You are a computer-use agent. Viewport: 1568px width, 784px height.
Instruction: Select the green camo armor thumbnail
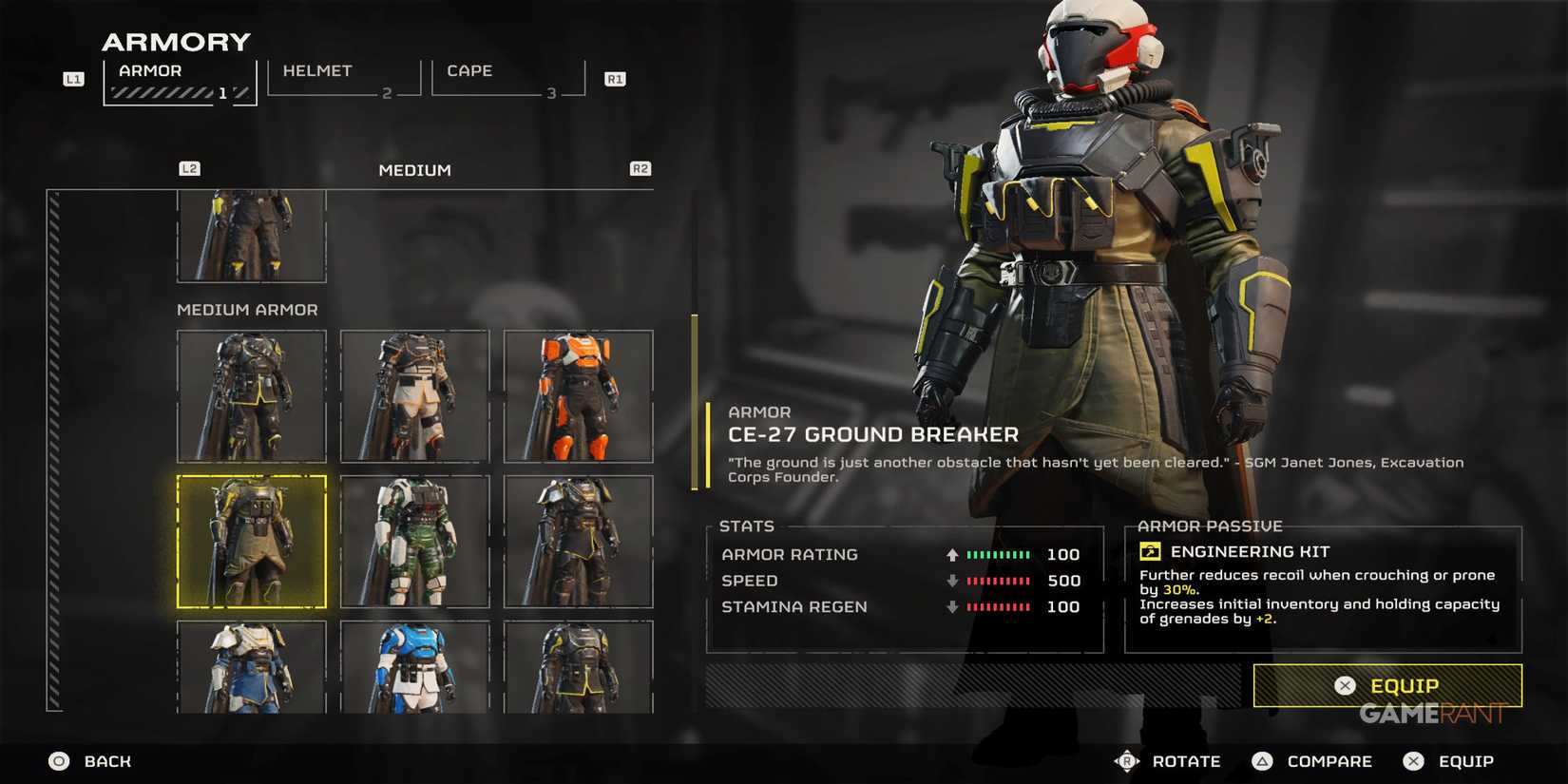[x=414, y=542]
